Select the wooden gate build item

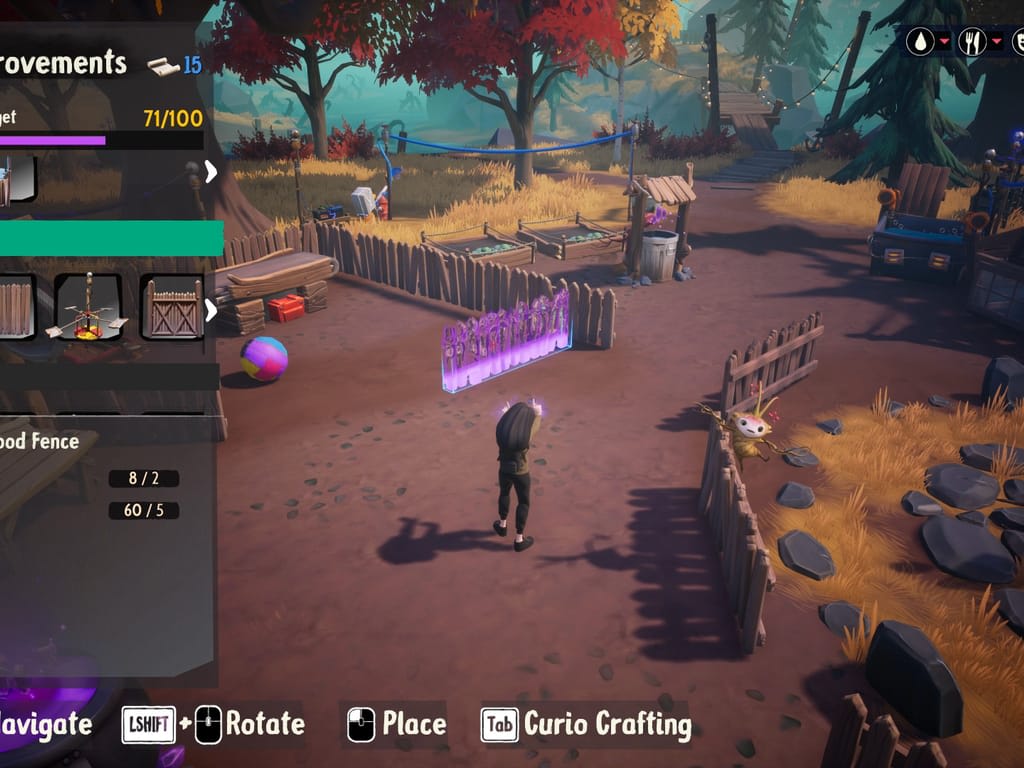coord(171,307)
